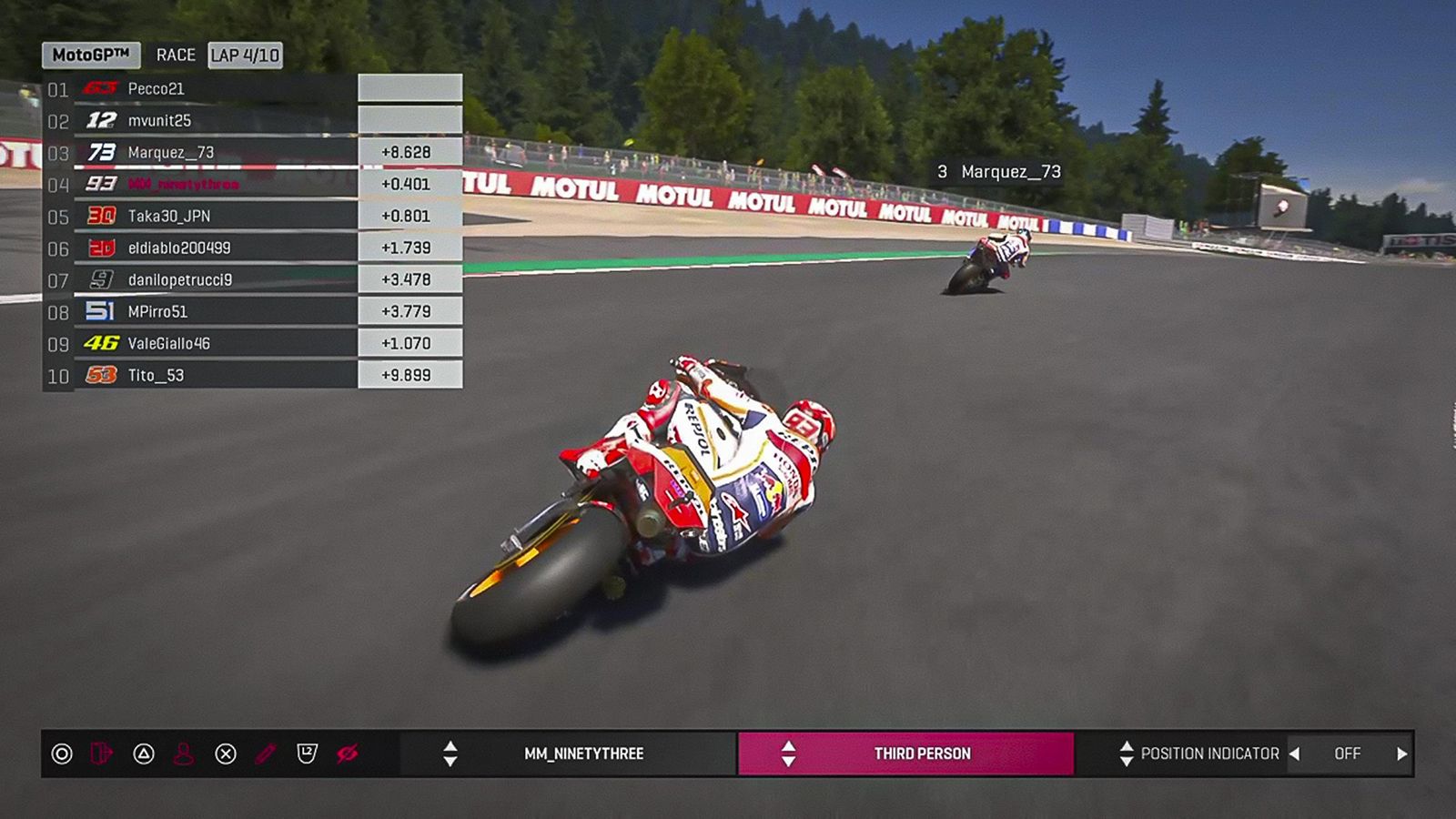This screenshot has height=819, width=1456.
Task: Select the pencil edit icon
Action: pyautogui.click(x=264, y=753)
